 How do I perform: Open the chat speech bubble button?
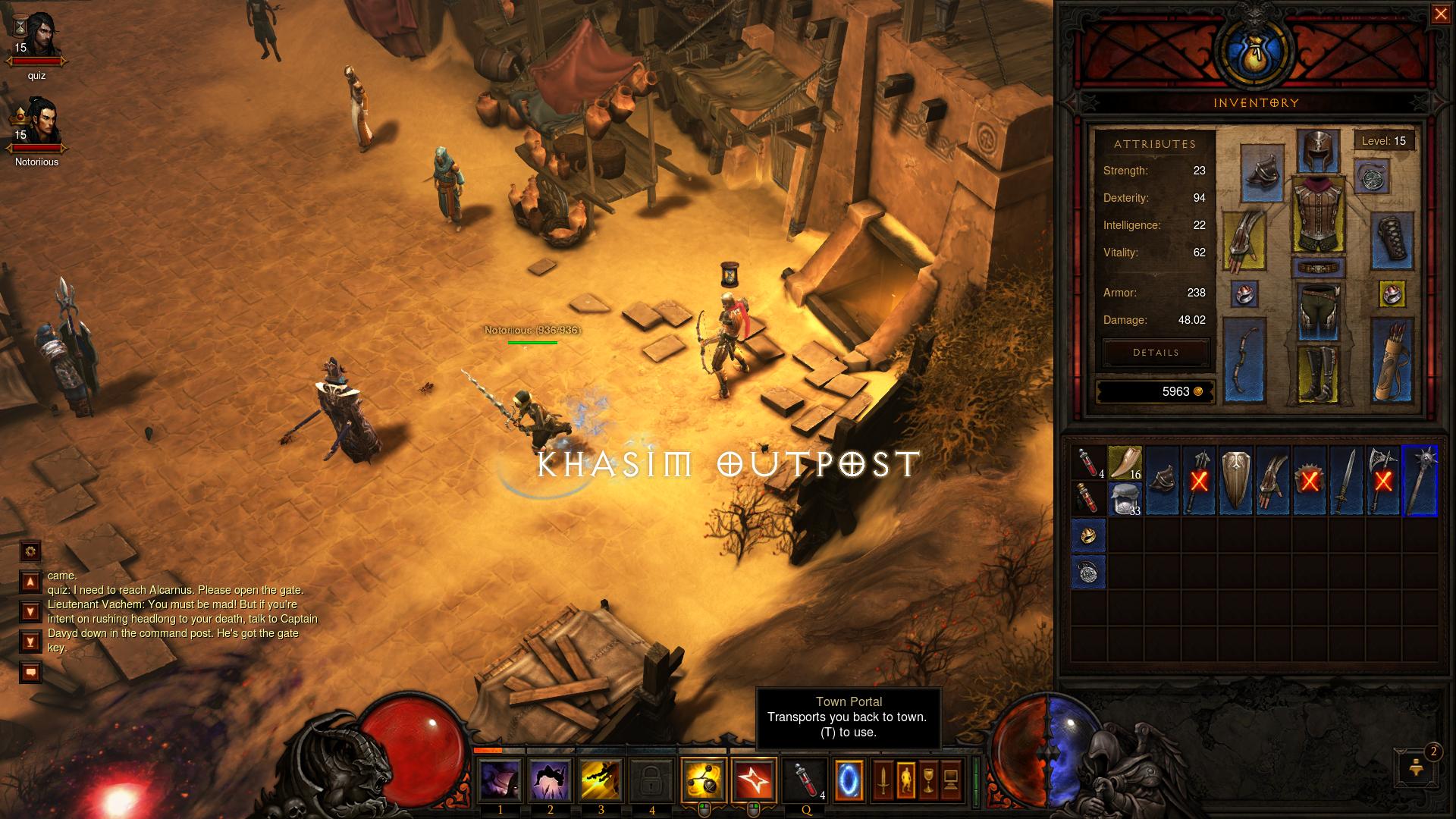point(30,672)
